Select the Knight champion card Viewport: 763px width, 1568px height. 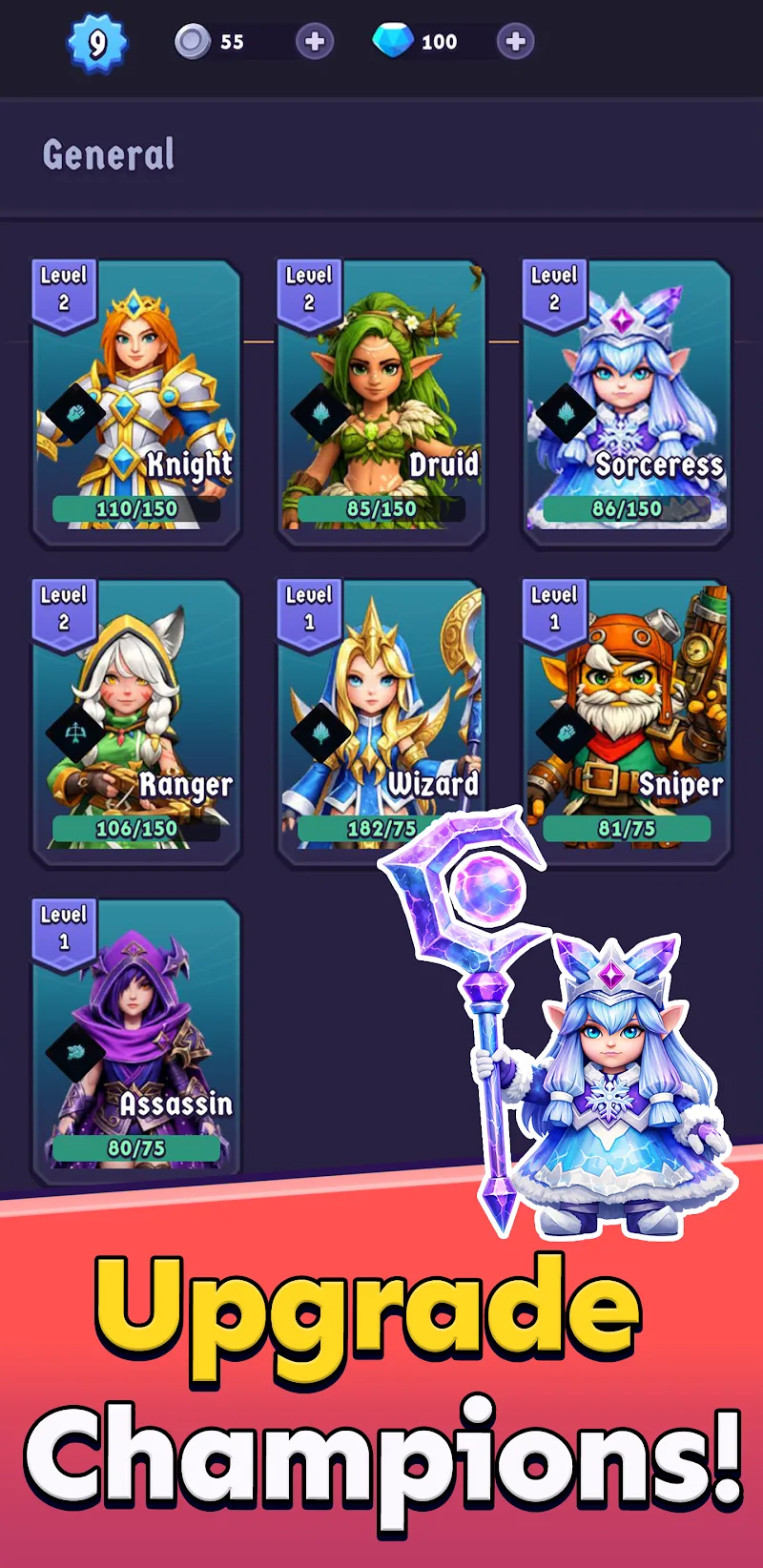[x=136, y=402]
